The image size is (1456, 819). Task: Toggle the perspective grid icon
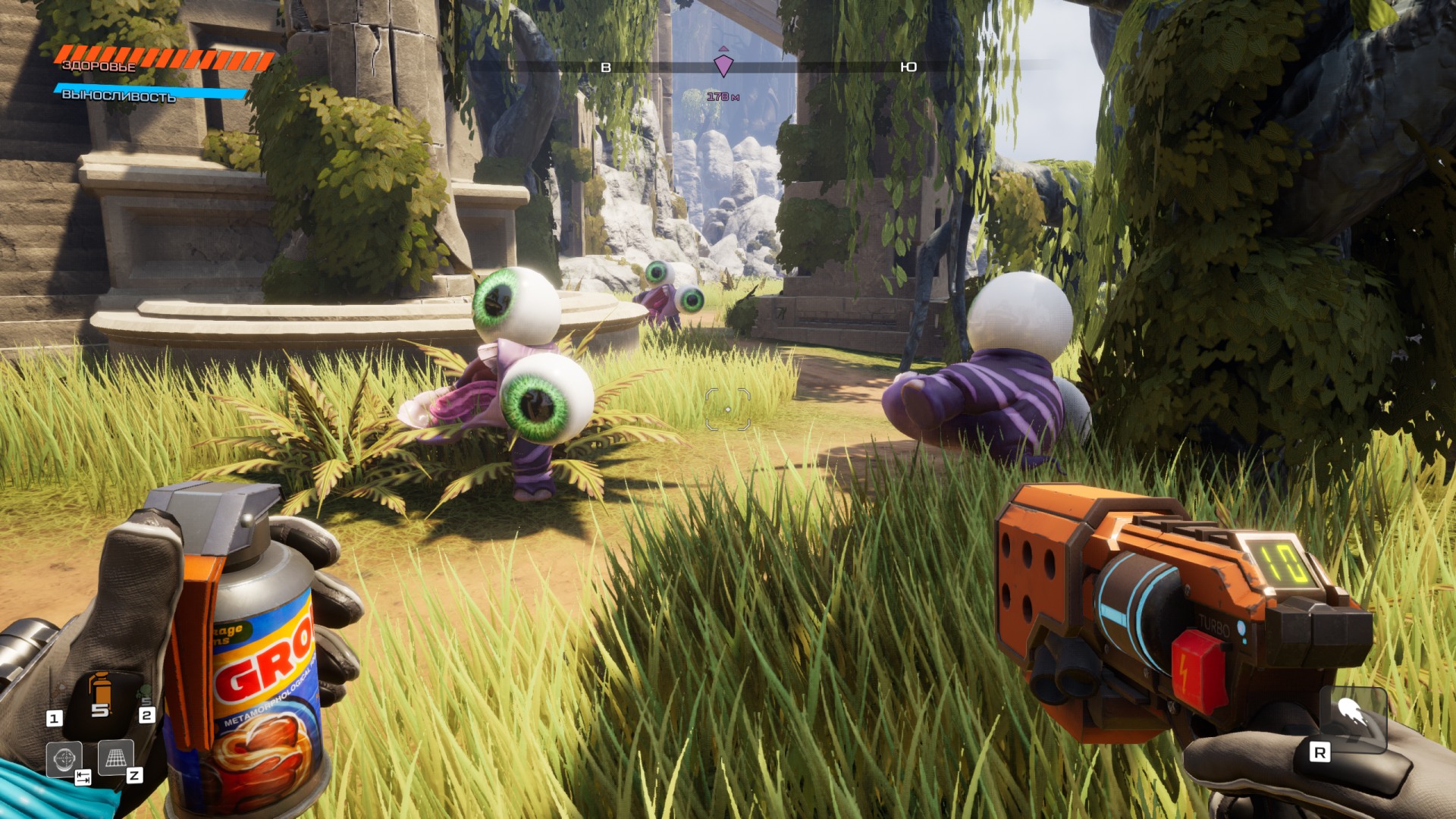[115, 758]
